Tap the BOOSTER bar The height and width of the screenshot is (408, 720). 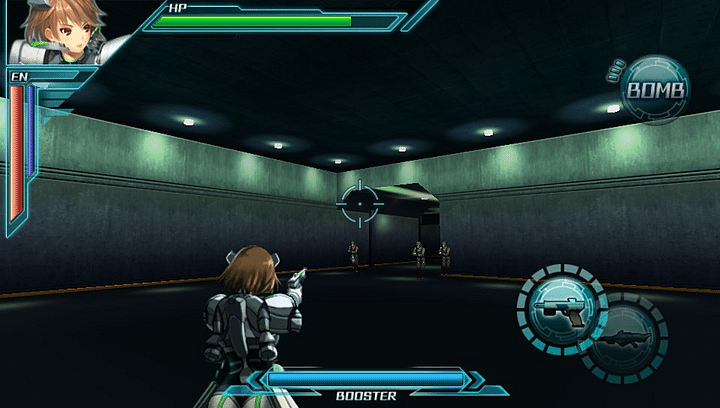[366, 380]
